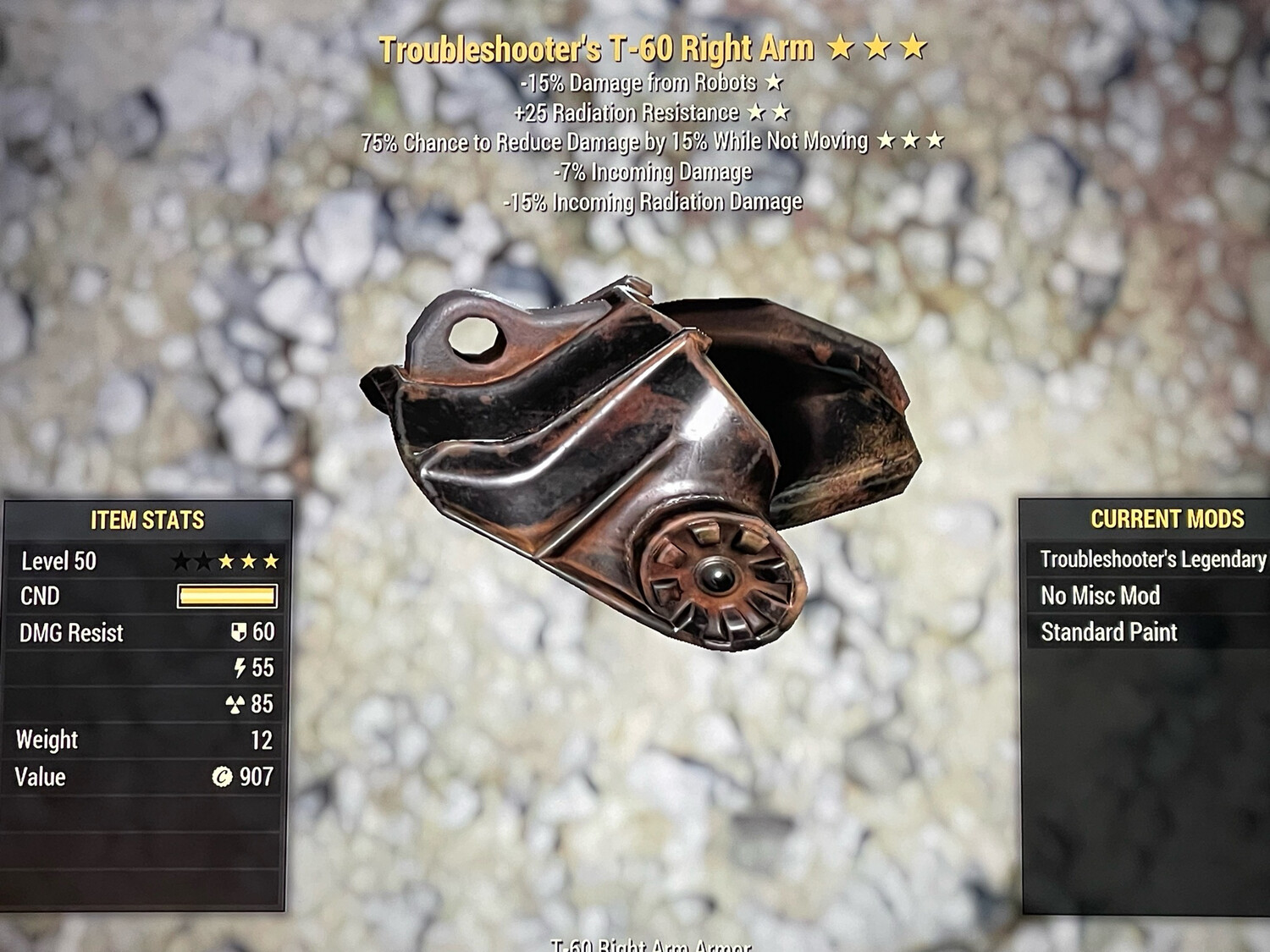1270x952 pixels.
Task: Select the Troubleshooter's Legendary mod row
Action: click(x=1151, y=559)
